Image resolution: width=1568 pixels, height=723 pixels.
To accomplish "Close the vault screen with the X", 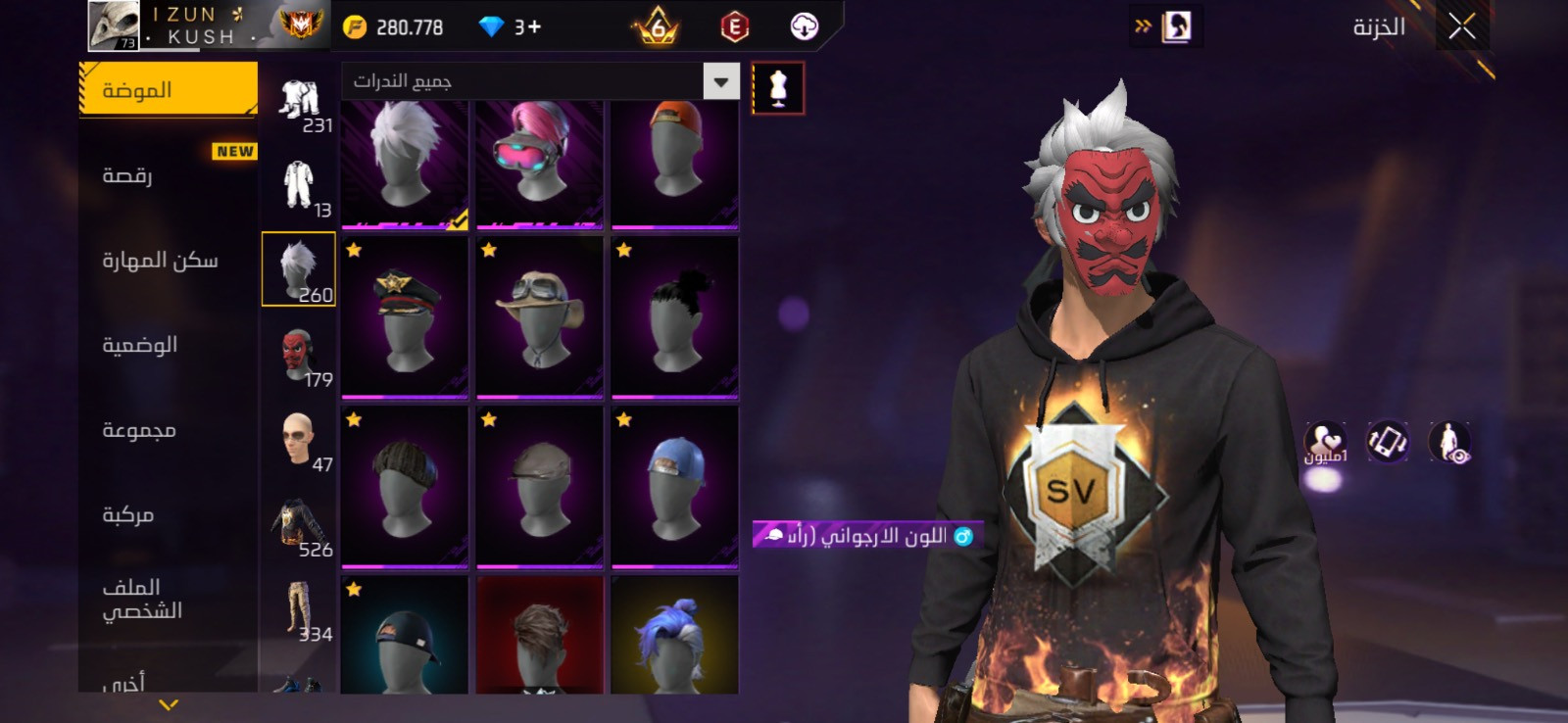I will (x=1461, y=27).
